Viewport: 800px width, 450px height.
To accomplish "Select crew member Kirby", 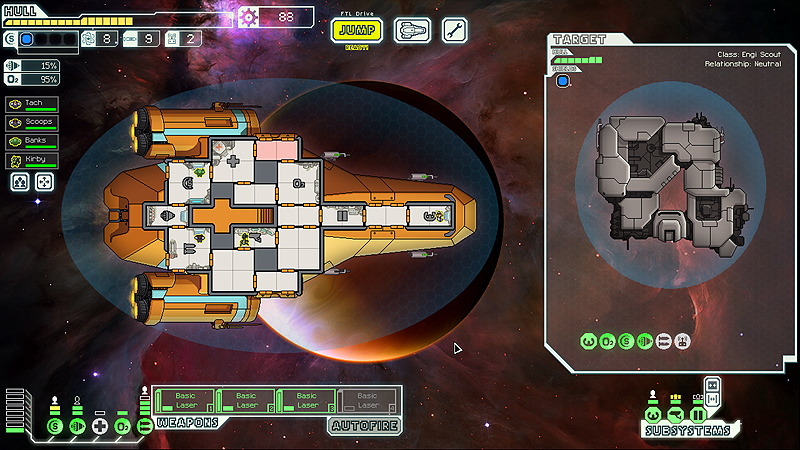I will click(31, 160).
